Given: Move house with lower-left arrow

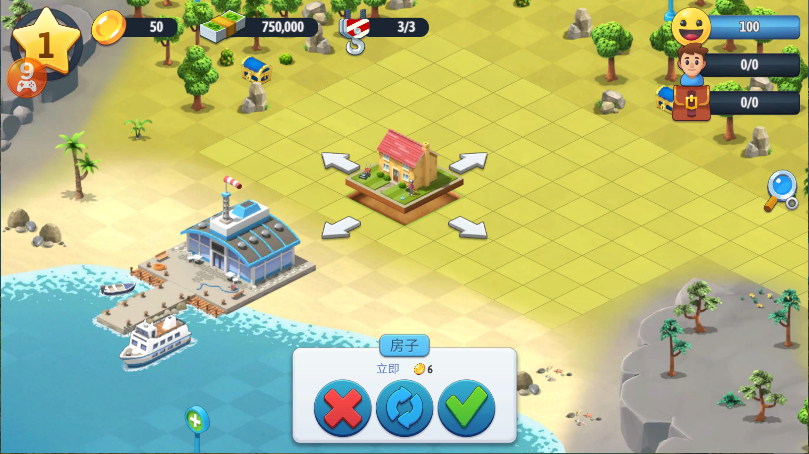Looking at the screenshot, I should (341, 227).
